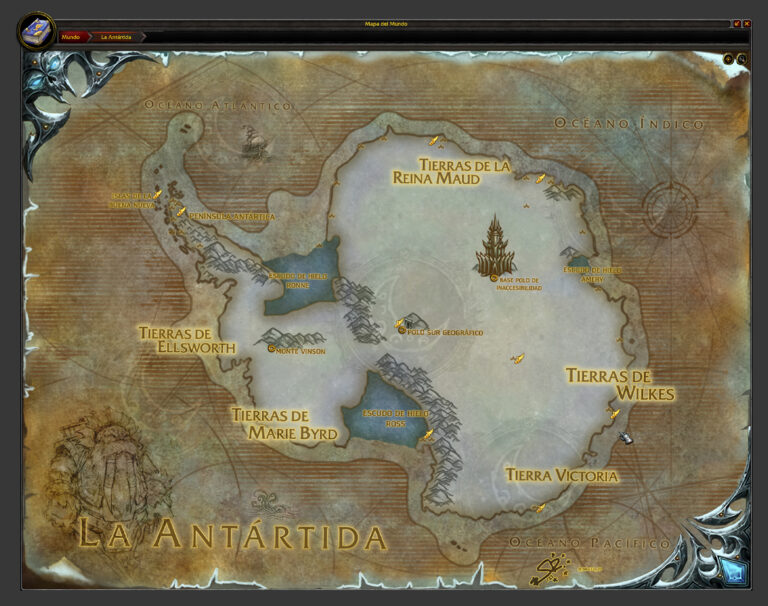Open the blue crystal button in map corner
Image resolution: width=768 pixels, height=606 pixels.
click(735, 572)
